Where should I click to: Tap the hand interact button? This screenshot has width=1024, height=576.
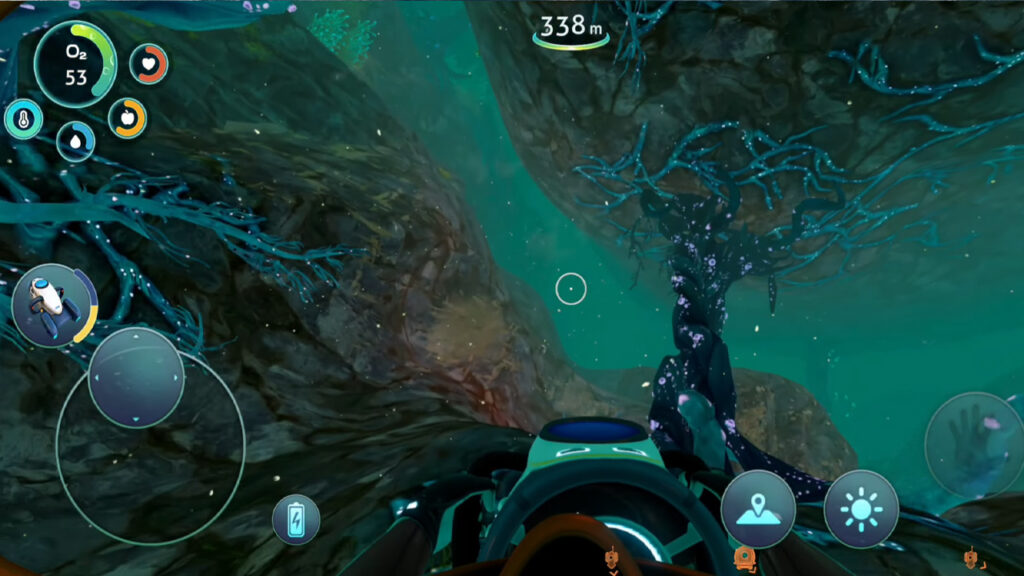[x=973, y=441]
